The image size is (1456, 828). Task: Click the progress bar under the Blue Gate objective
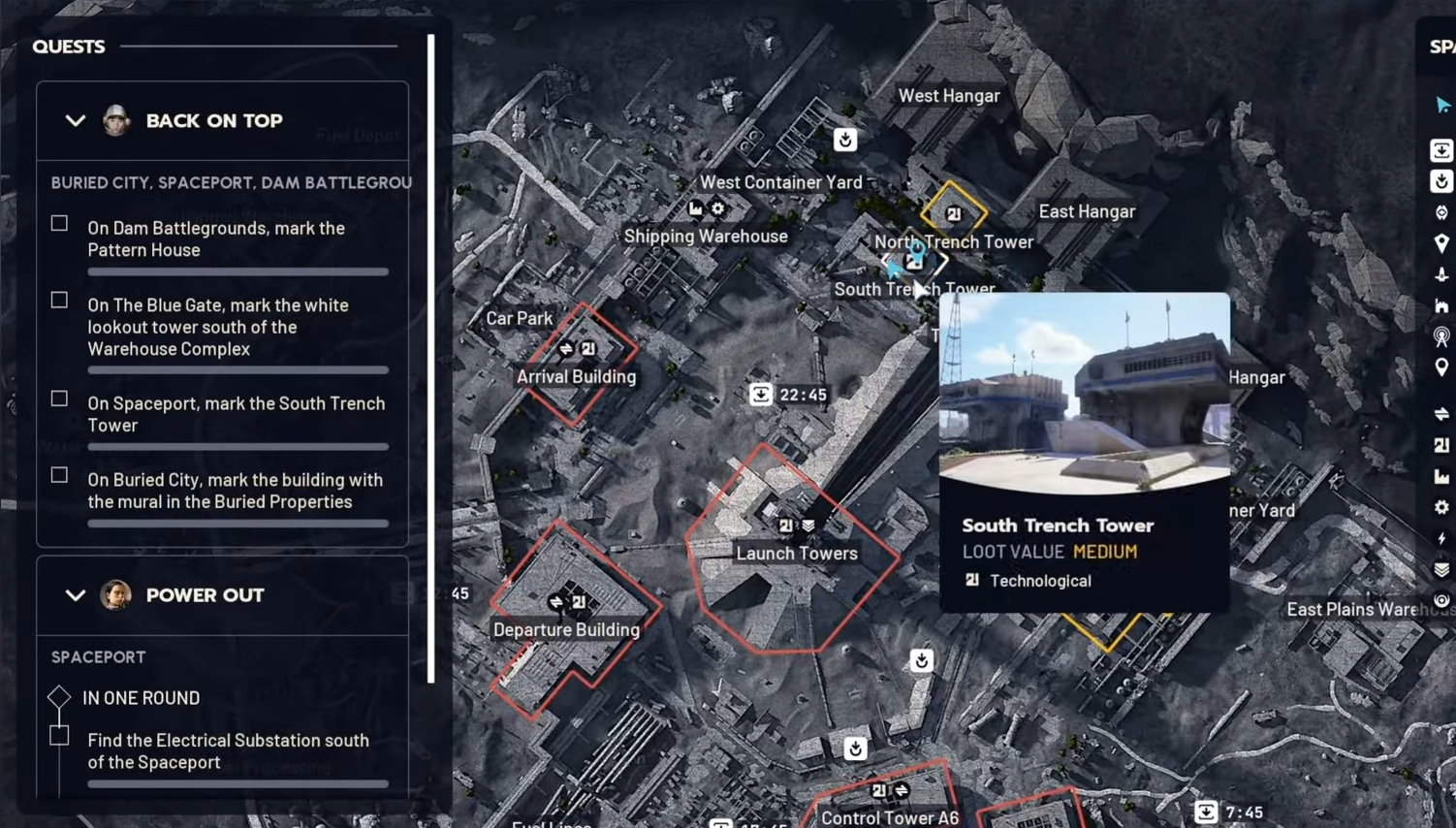pos(237,369)
